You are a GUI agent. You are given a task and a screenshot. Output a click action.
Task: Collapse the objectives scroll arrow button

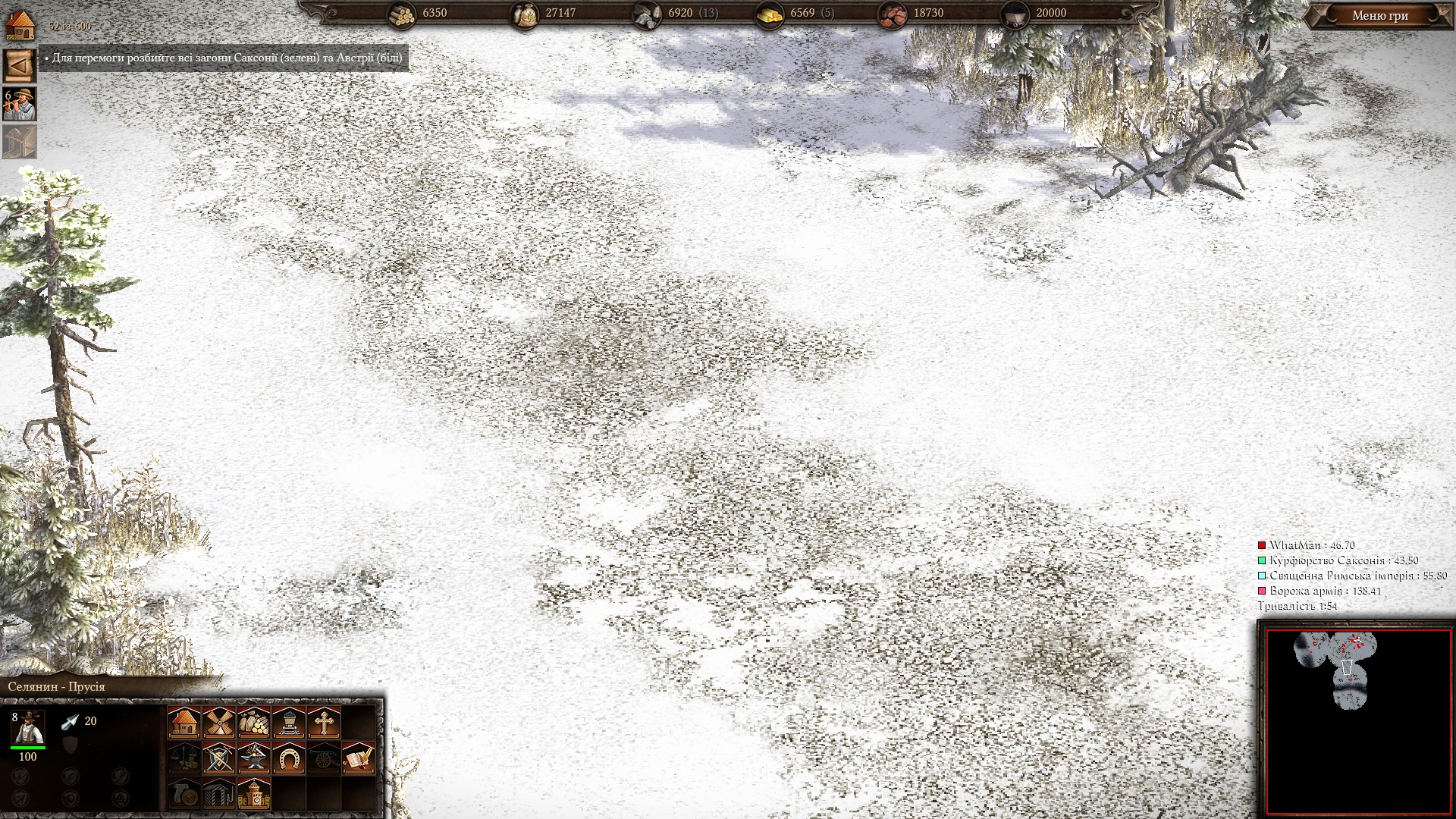(20, 66)
